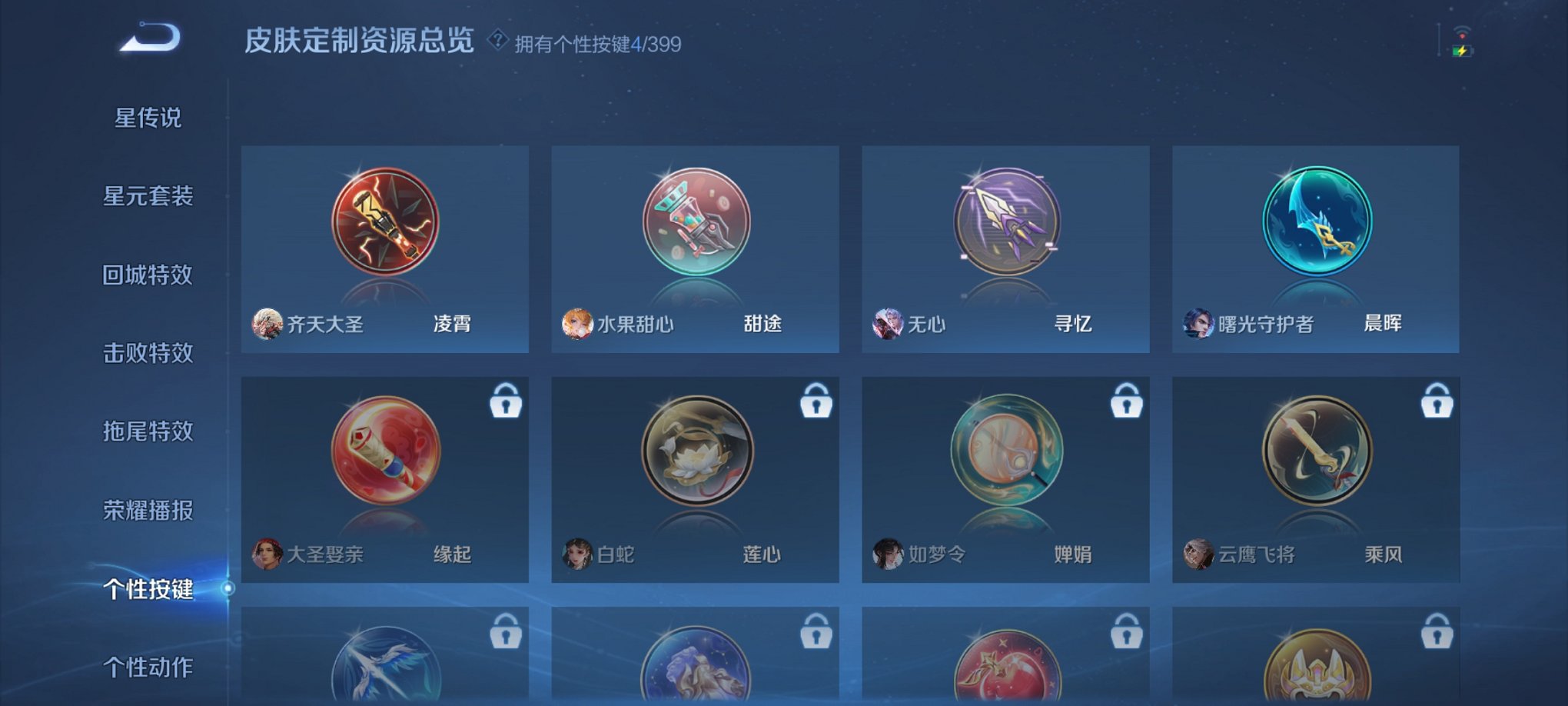The width and height of the screenshot is (1568, 706).
Task: Open the 星元套装 category
Action: coord(148,197)
